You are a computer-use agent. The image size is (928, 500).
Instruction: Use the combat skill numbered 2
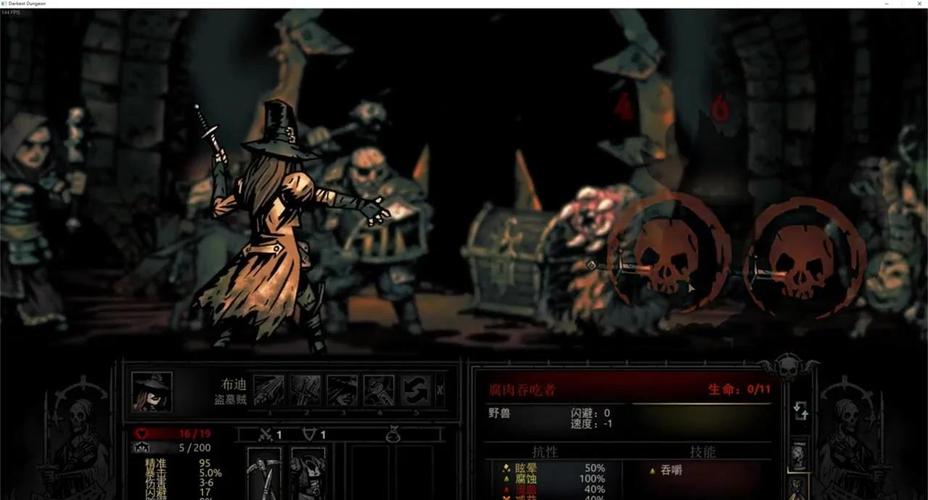click(306, 390)
